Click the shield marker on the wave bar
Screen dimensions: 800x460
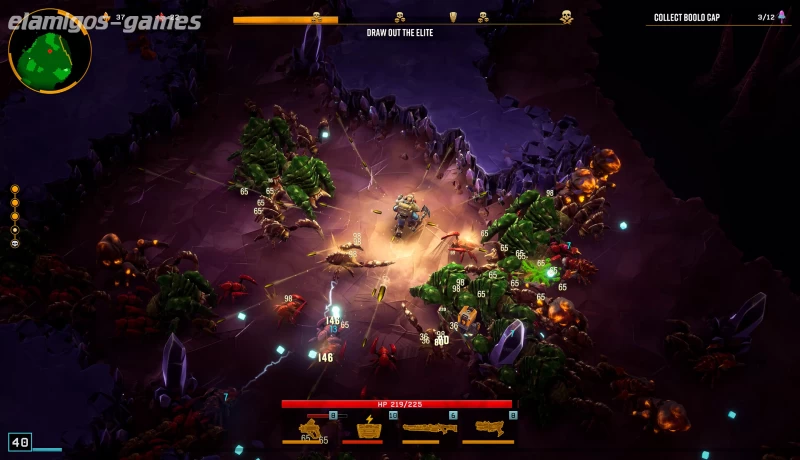(453, 17)
